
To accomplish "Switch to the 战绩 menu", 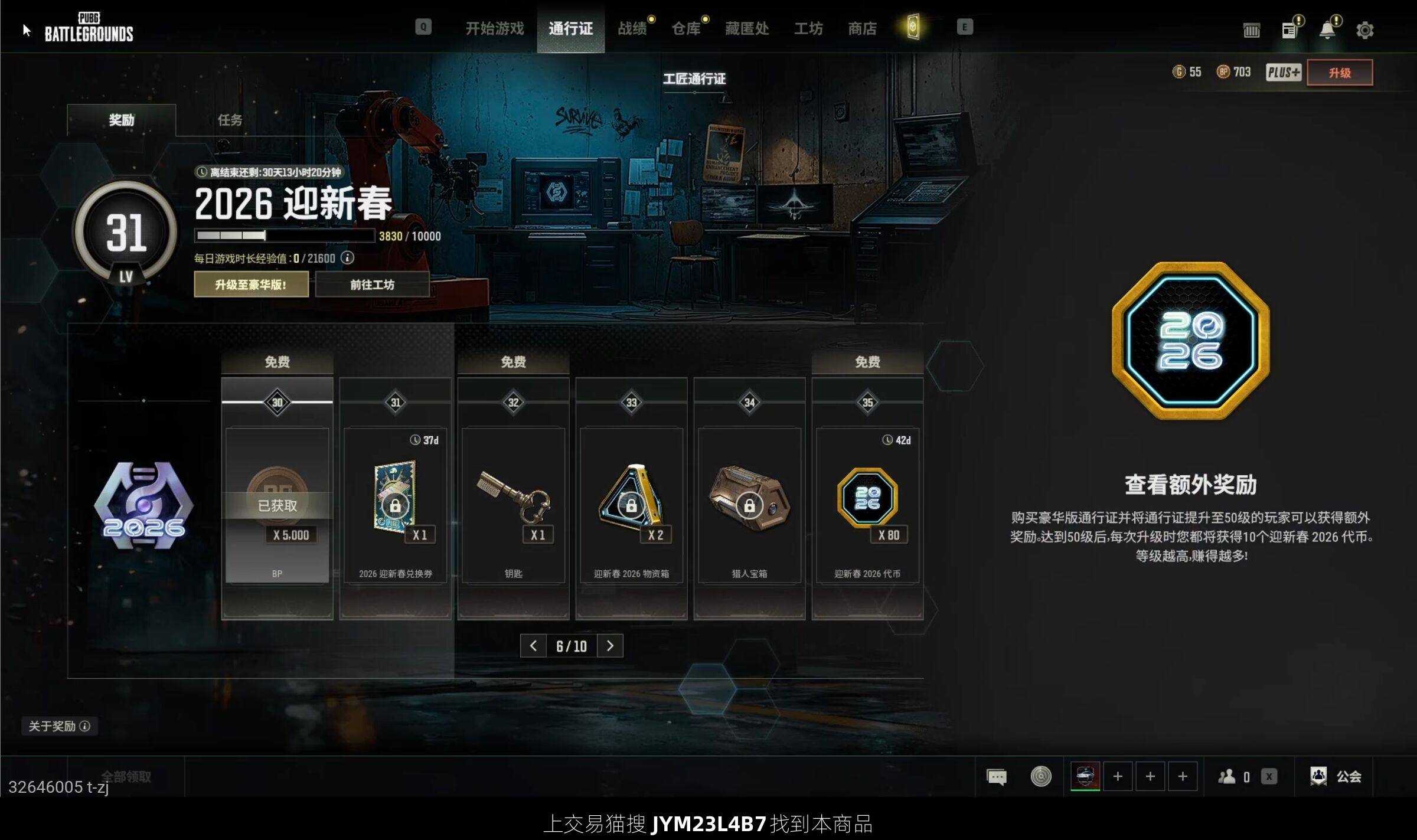I will [x=632, y=28].
